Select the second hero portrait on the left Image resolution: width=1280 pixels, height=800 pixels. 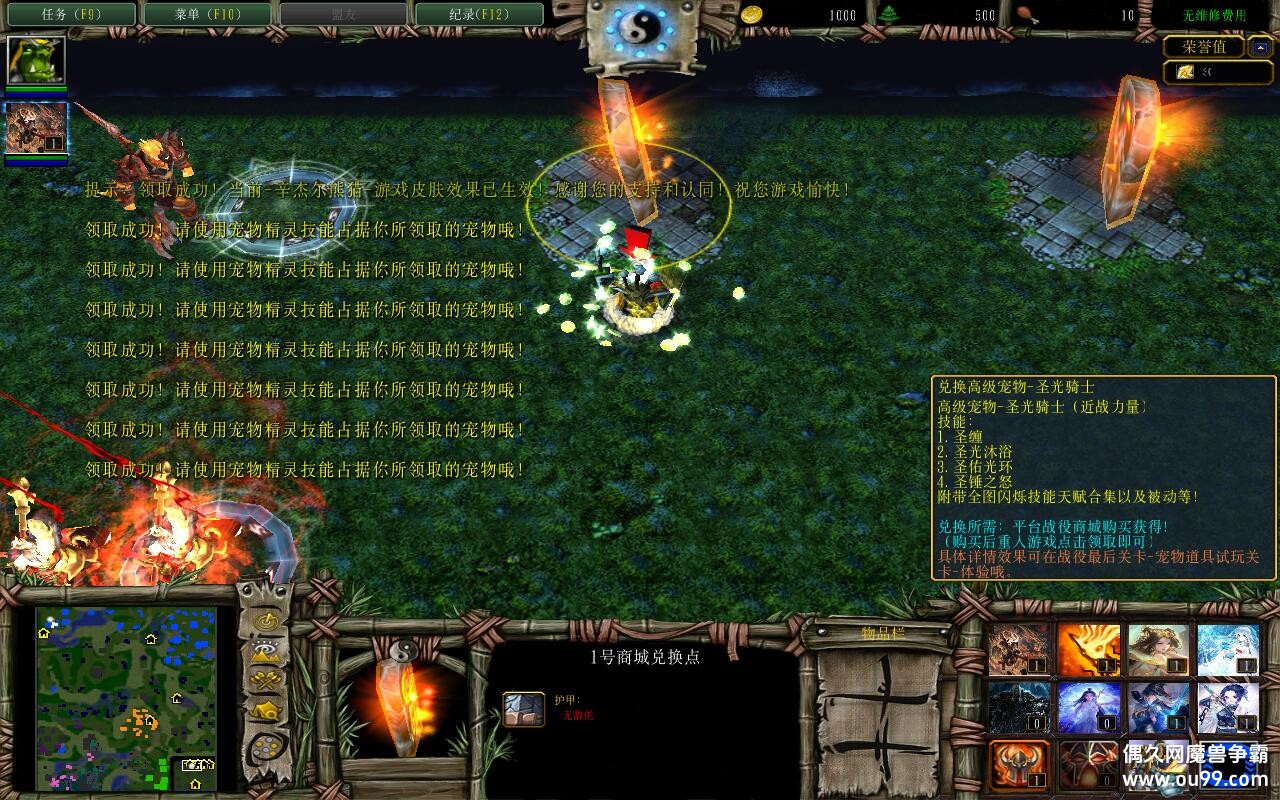pos(34,128)
